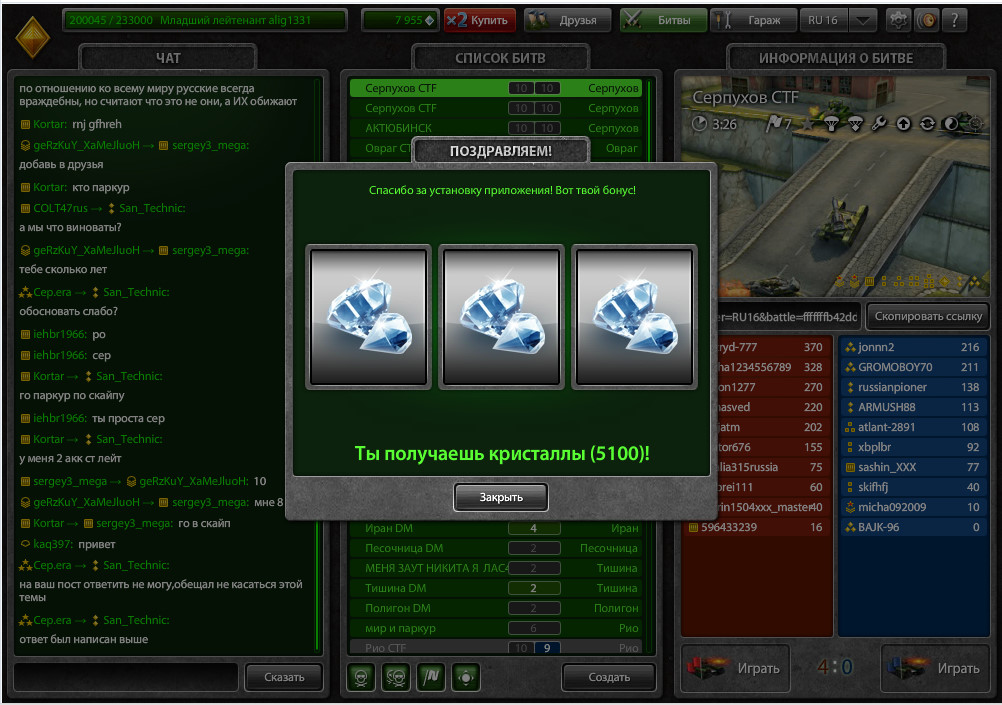This screenshot has width=1002, height=705.
Task: Close the bonus popup with Закрыть
Action: pyautogui.click(x=501, y=497)
